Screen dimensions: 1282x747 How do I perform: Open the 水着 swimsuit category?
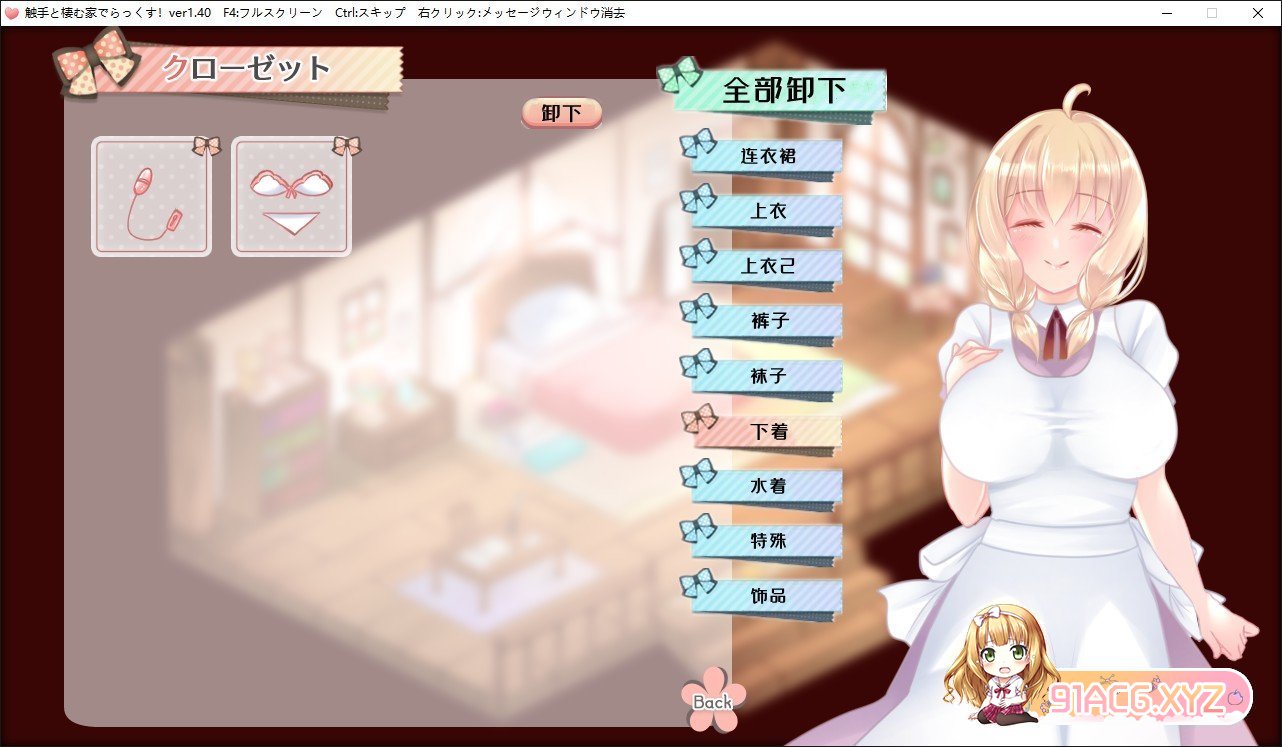click(767, 486)
